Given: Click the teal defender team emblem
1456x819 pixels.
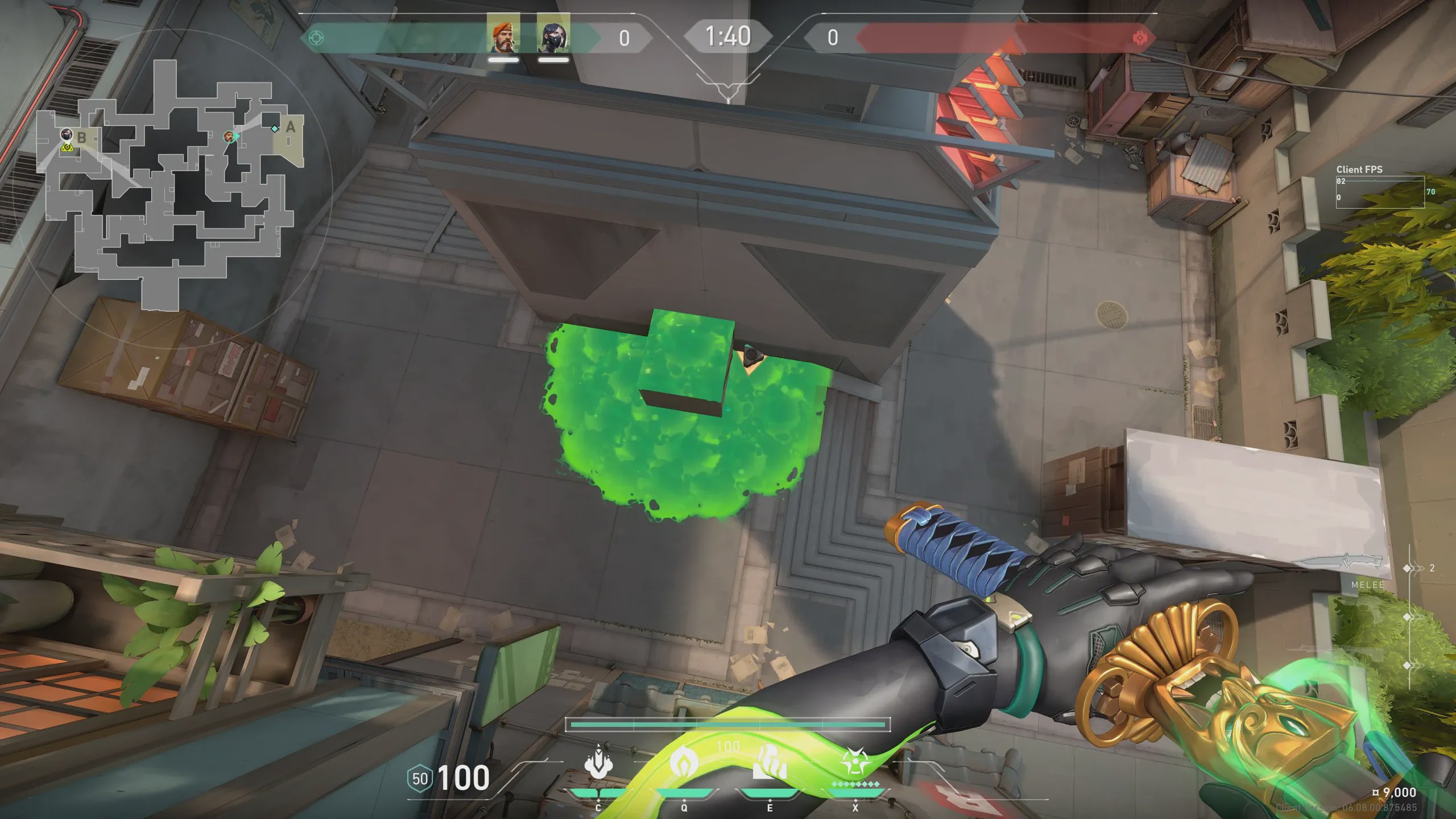Looking at the screenshot, I should (316, 38).
